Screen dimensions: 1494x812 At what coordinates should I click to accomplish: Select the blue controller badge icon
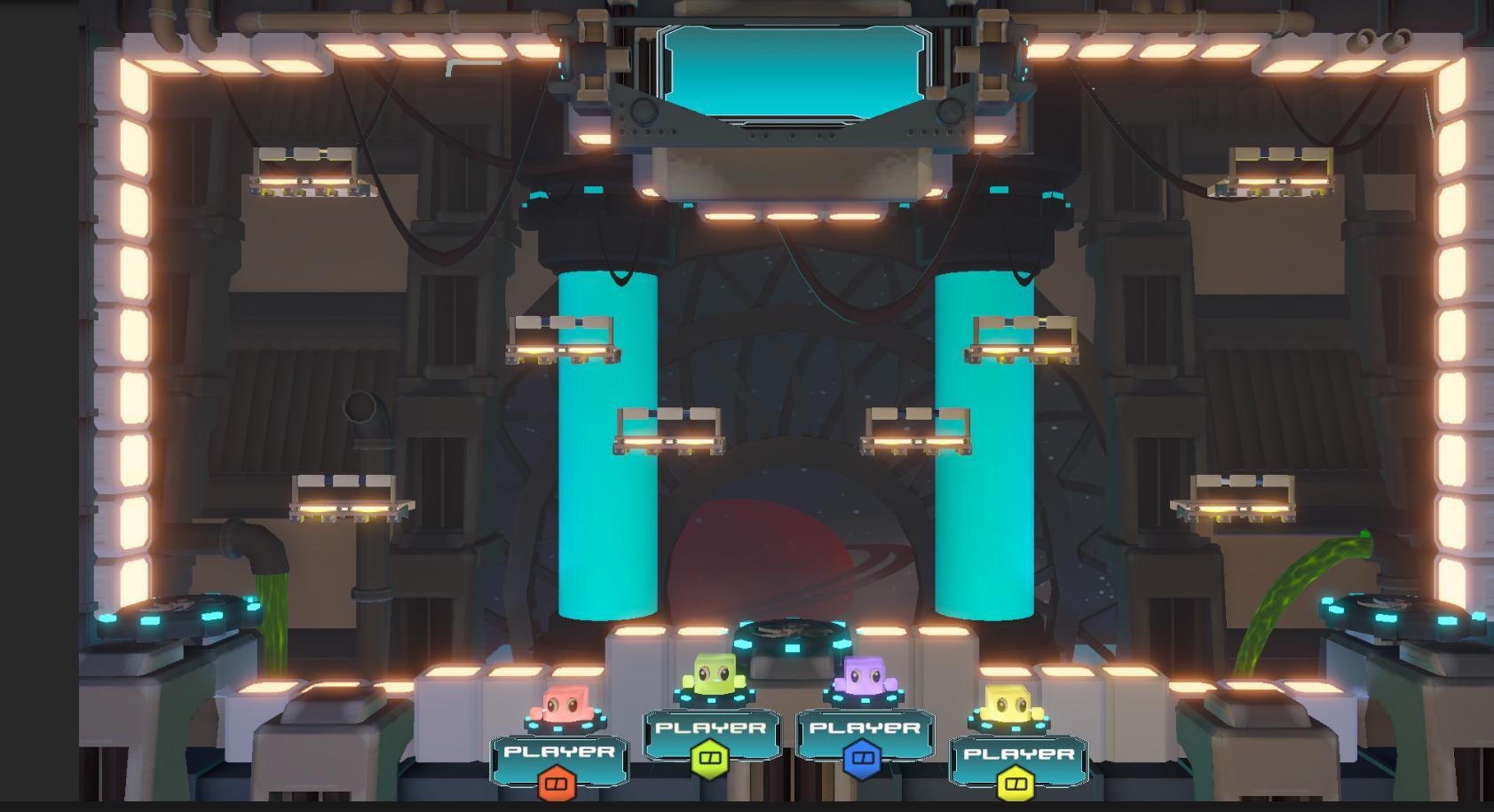point(861,759)
